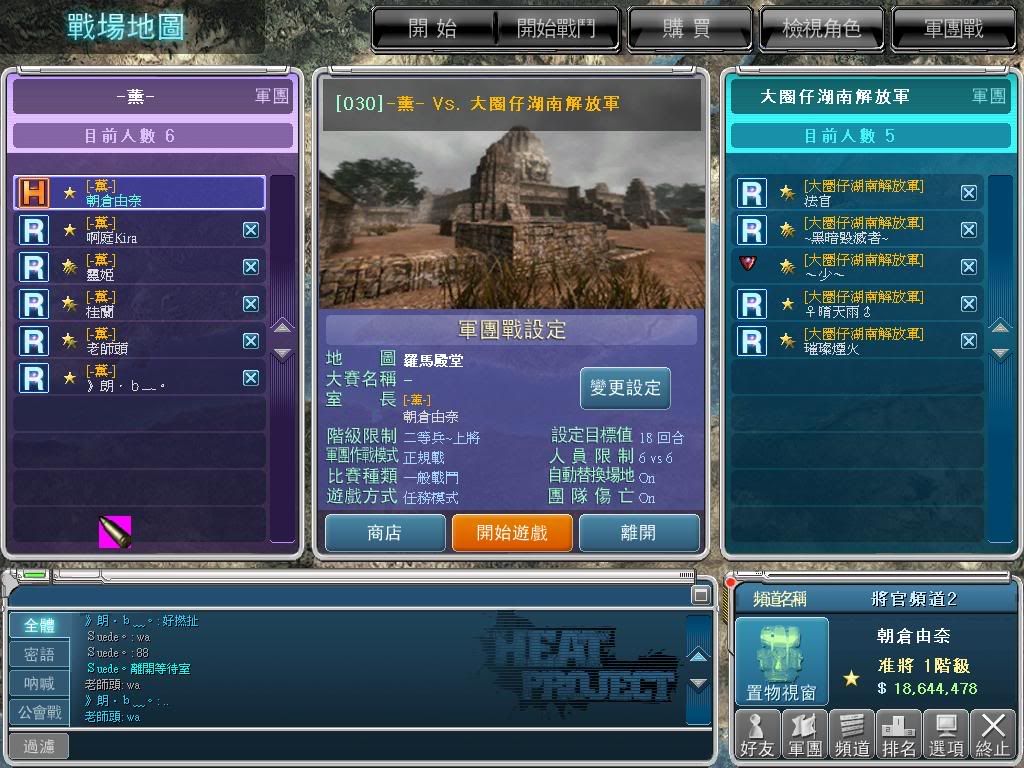Click 變更設定 to change settings
Image resolution: width=1024 pixels, height=768 pixels.
click(x=625, y=388)
